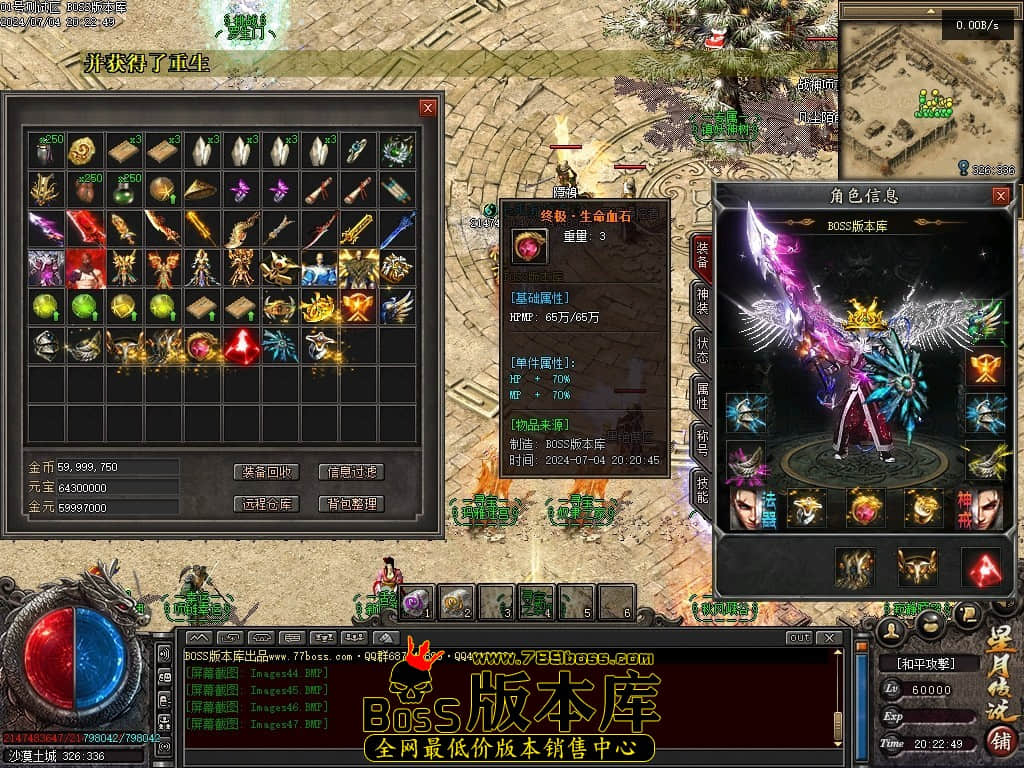
Task: Open the 技能 skills tab
Action: (x=703, y=489)
